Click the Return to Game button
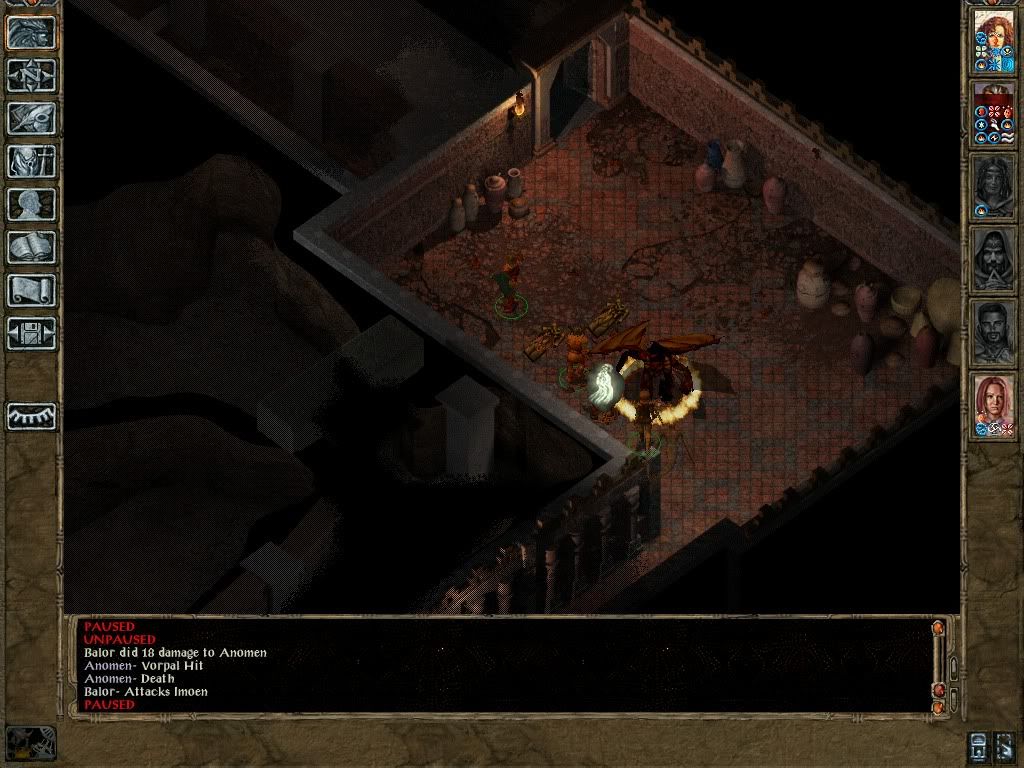This screenshot has height=768, width=1024. tap(31, 33)
